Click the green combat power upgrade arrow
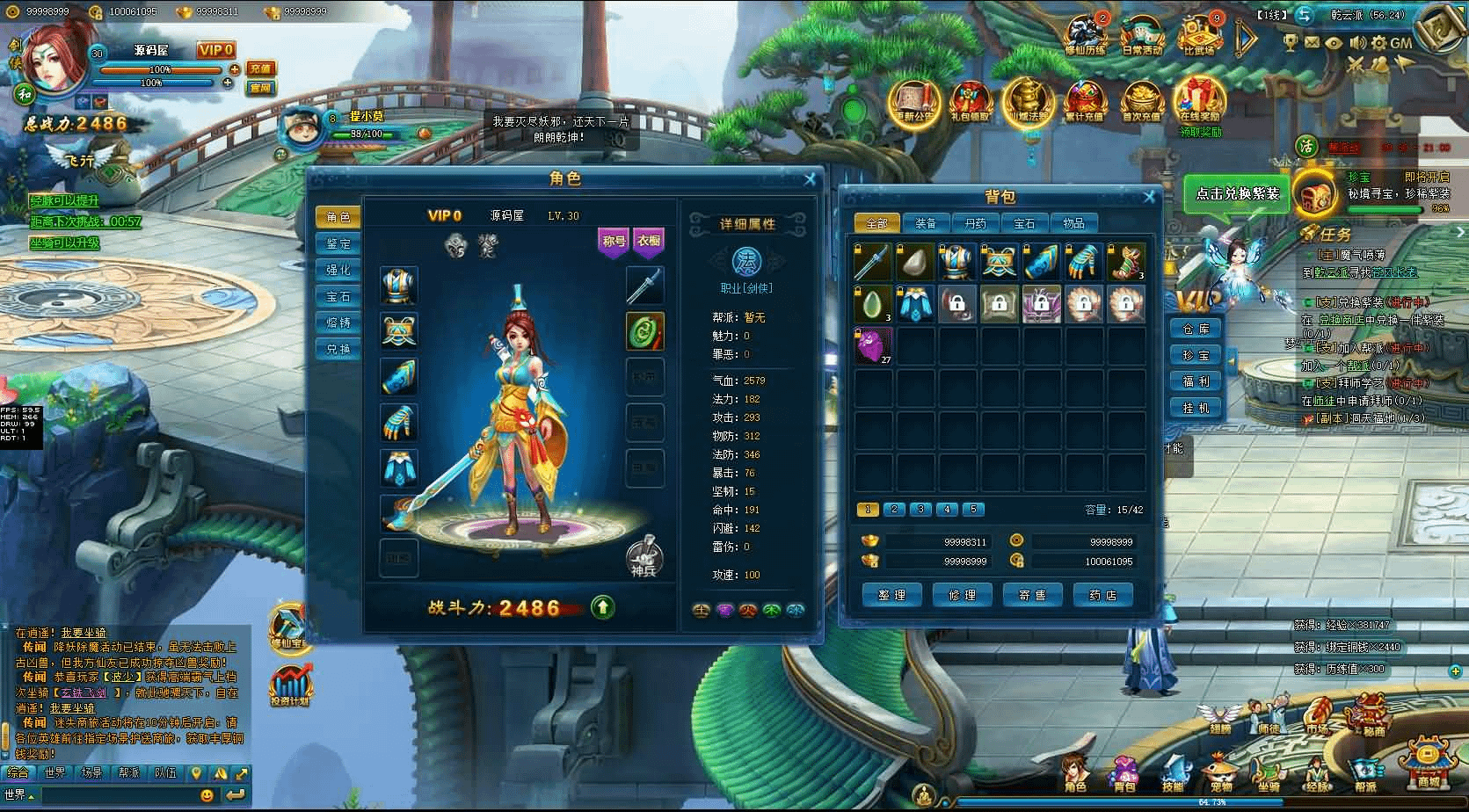Screen dimensions: 1469x812 coord(602,607)
